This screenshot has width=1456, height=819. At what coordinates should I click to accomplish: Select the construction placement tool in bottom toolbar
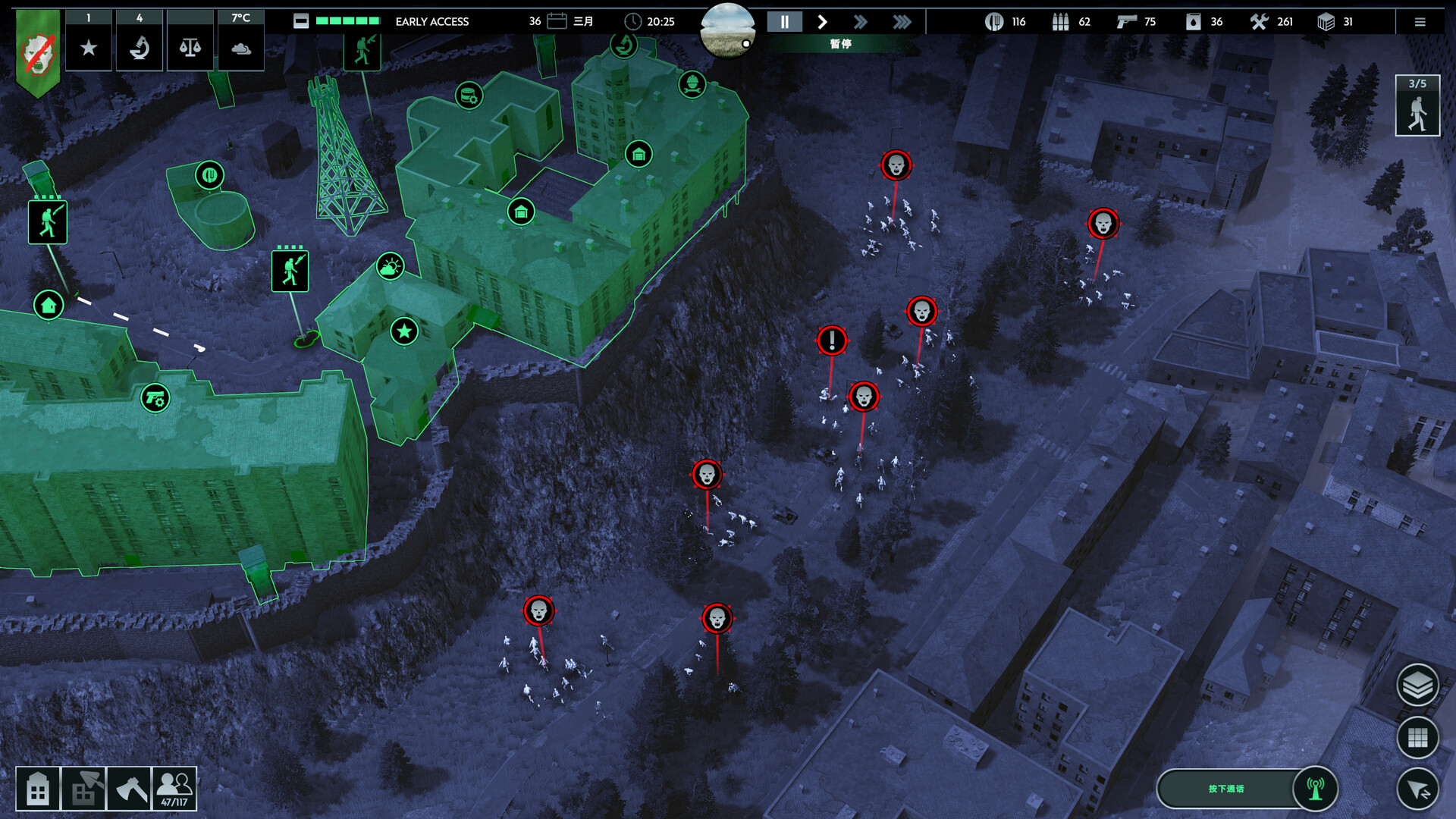click(85, 788)
